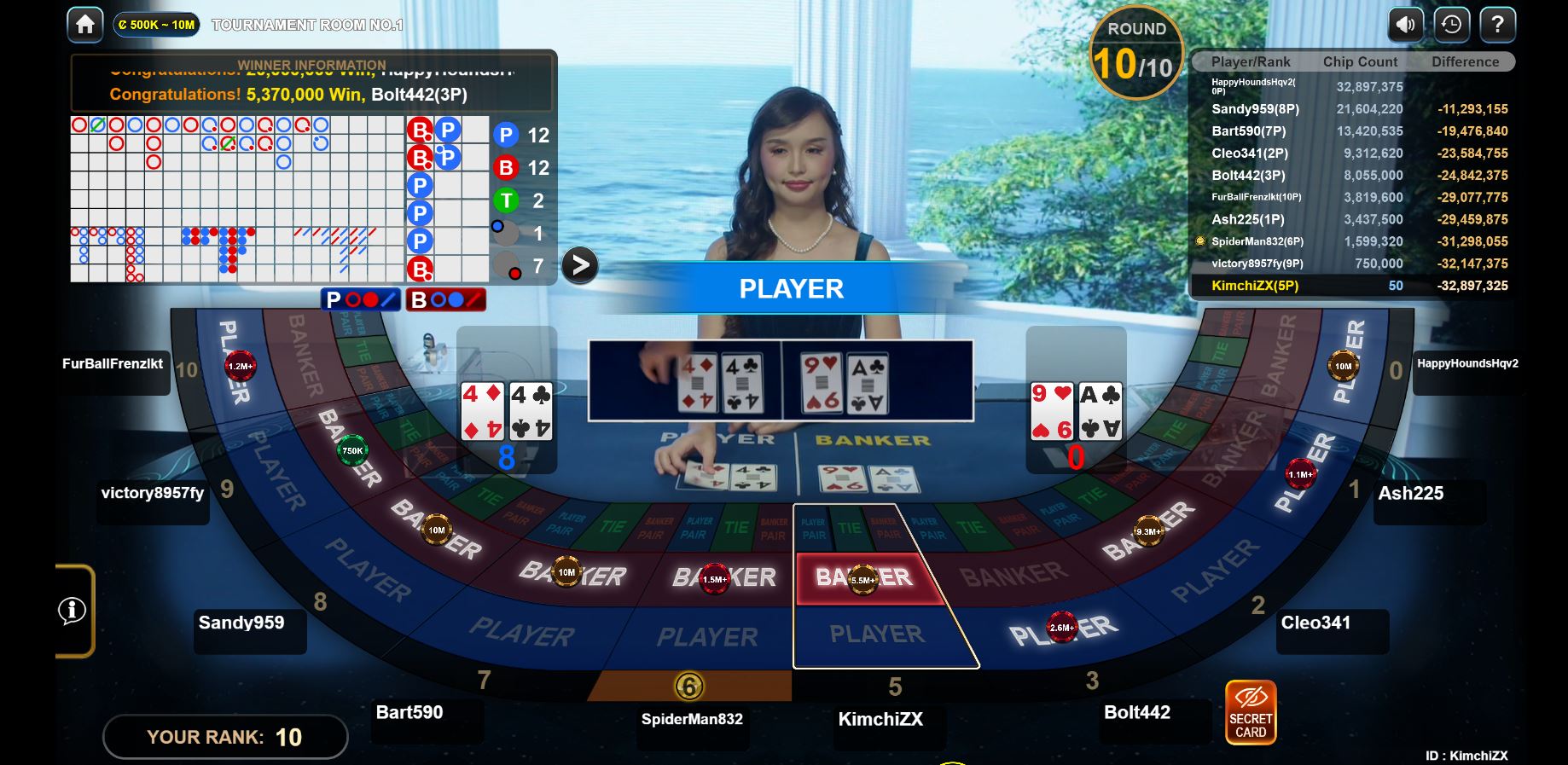
Task: Open the help question mark button
Action: (1497, 25)
